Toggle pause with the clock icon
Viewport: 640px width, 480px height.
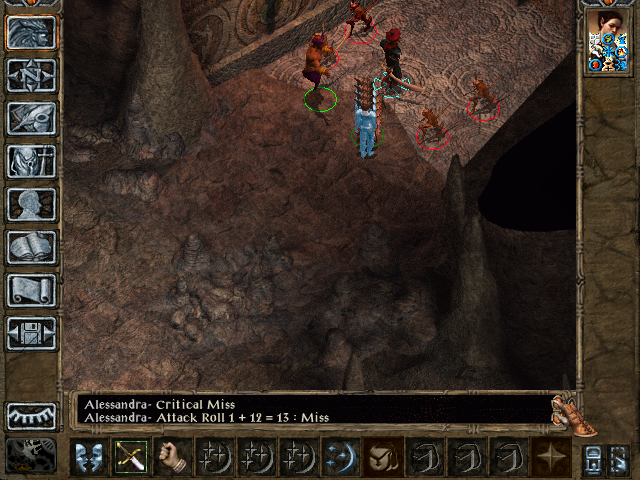32,456
